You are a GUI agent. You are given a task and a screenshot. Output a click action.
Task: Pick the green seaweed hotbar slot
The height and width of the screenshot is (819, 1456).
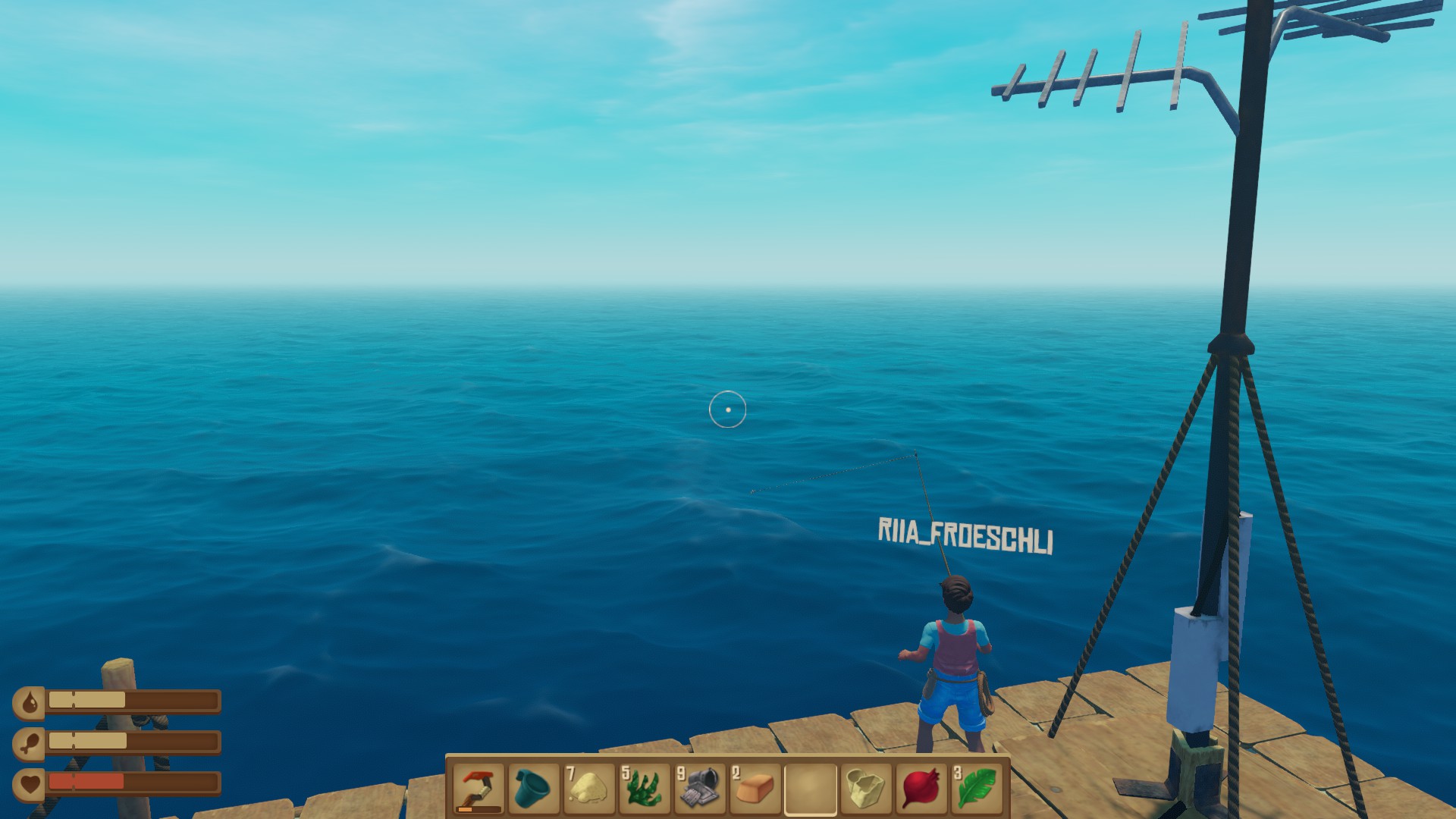pos(644,789)
